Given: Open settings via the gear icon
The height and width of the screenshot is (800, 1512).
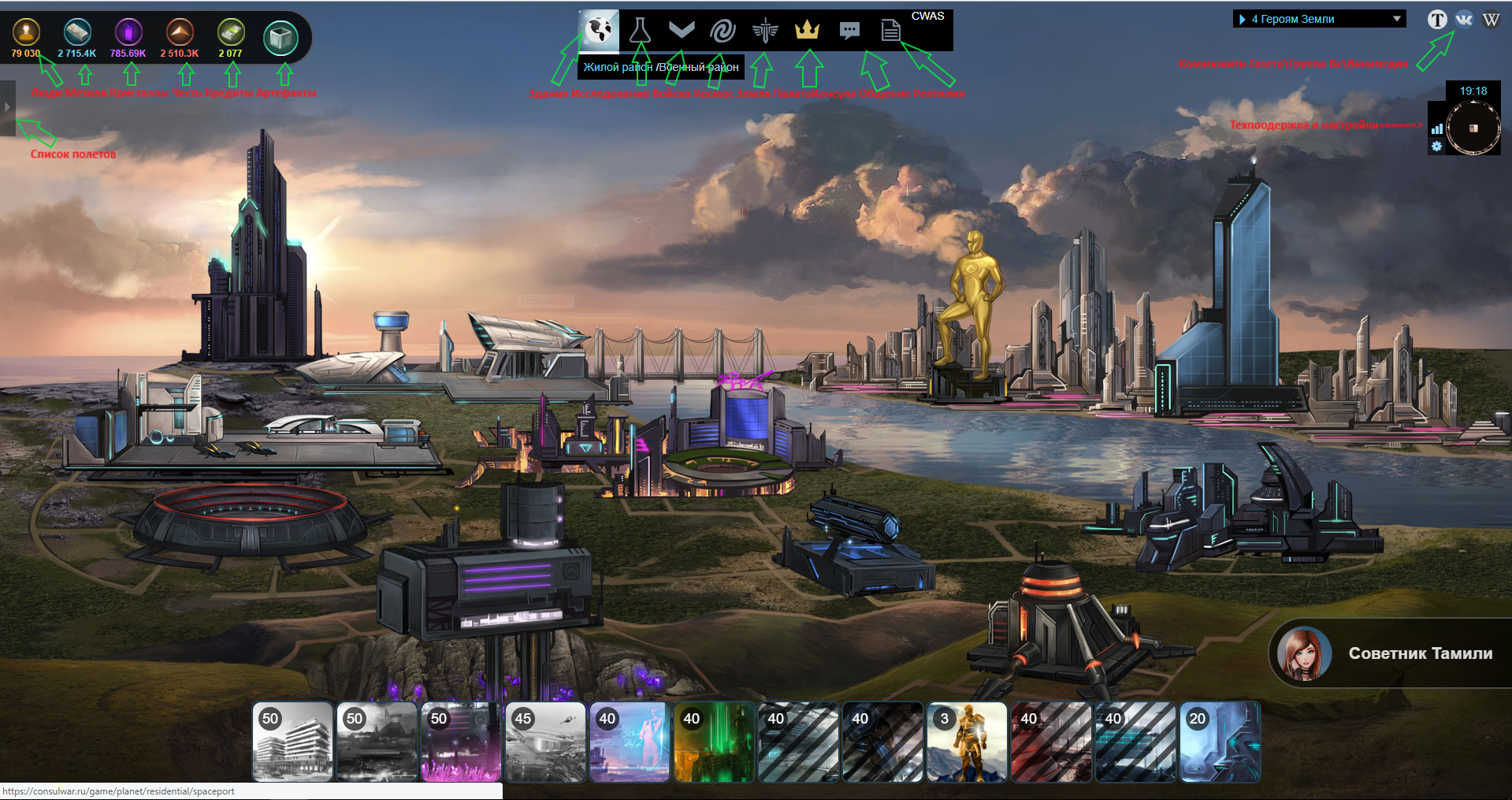Looking at the screenshot, I should (1436, 147).
